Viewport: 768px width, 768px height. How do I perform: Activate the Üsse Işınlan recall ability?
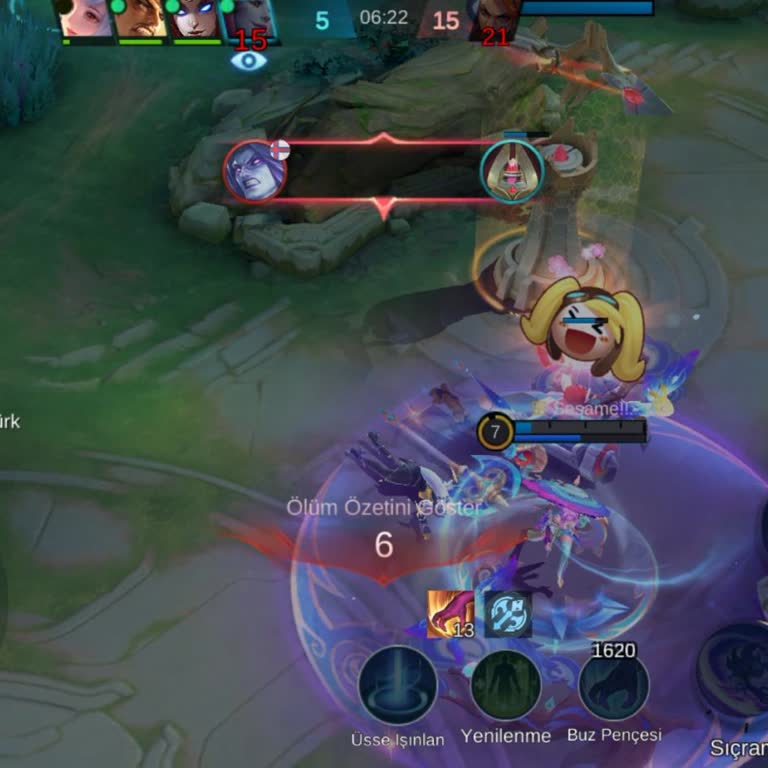397,685
